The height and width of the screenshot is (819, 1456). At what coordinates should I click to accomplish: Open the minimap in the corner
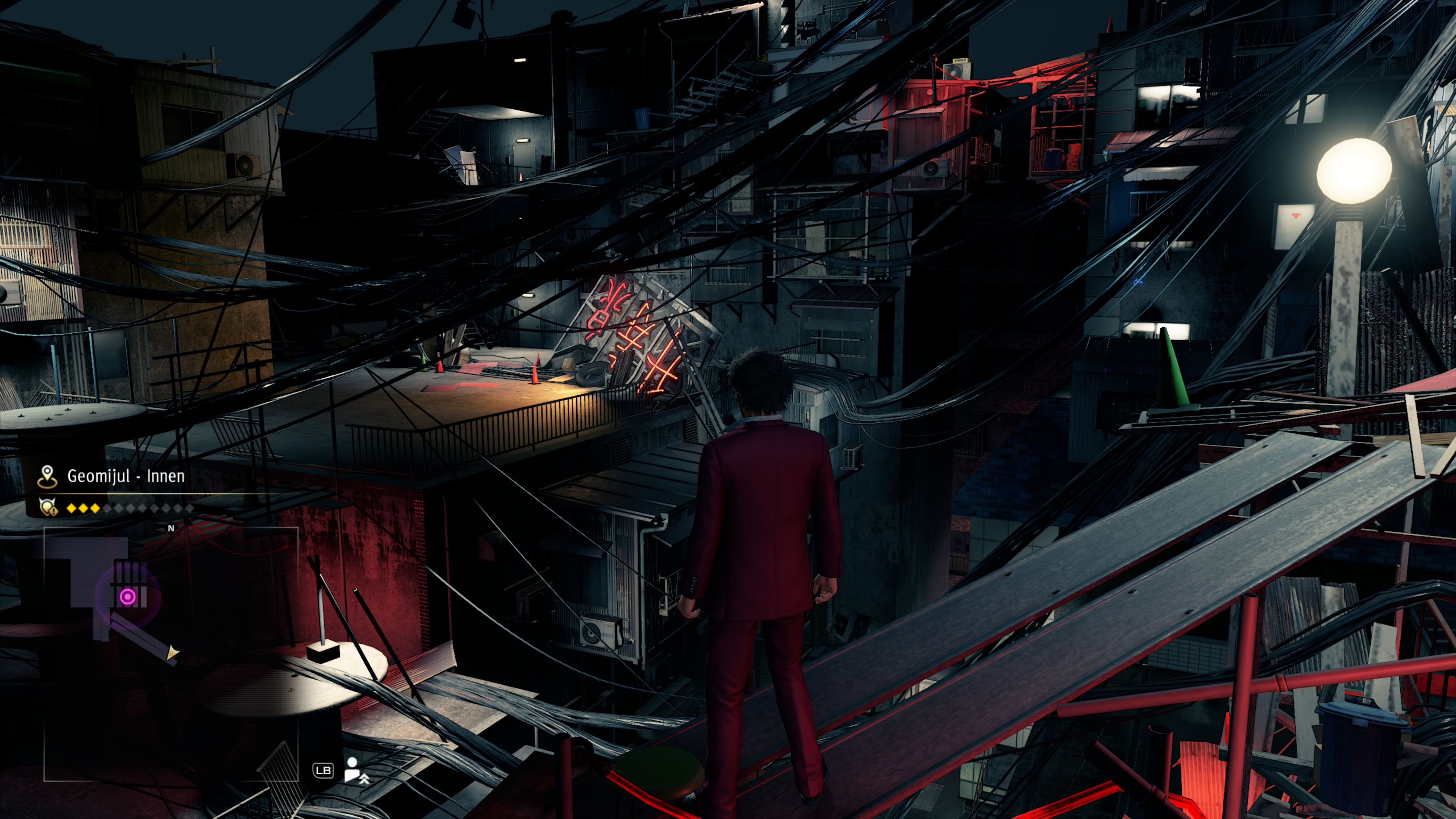click(171, 654)
